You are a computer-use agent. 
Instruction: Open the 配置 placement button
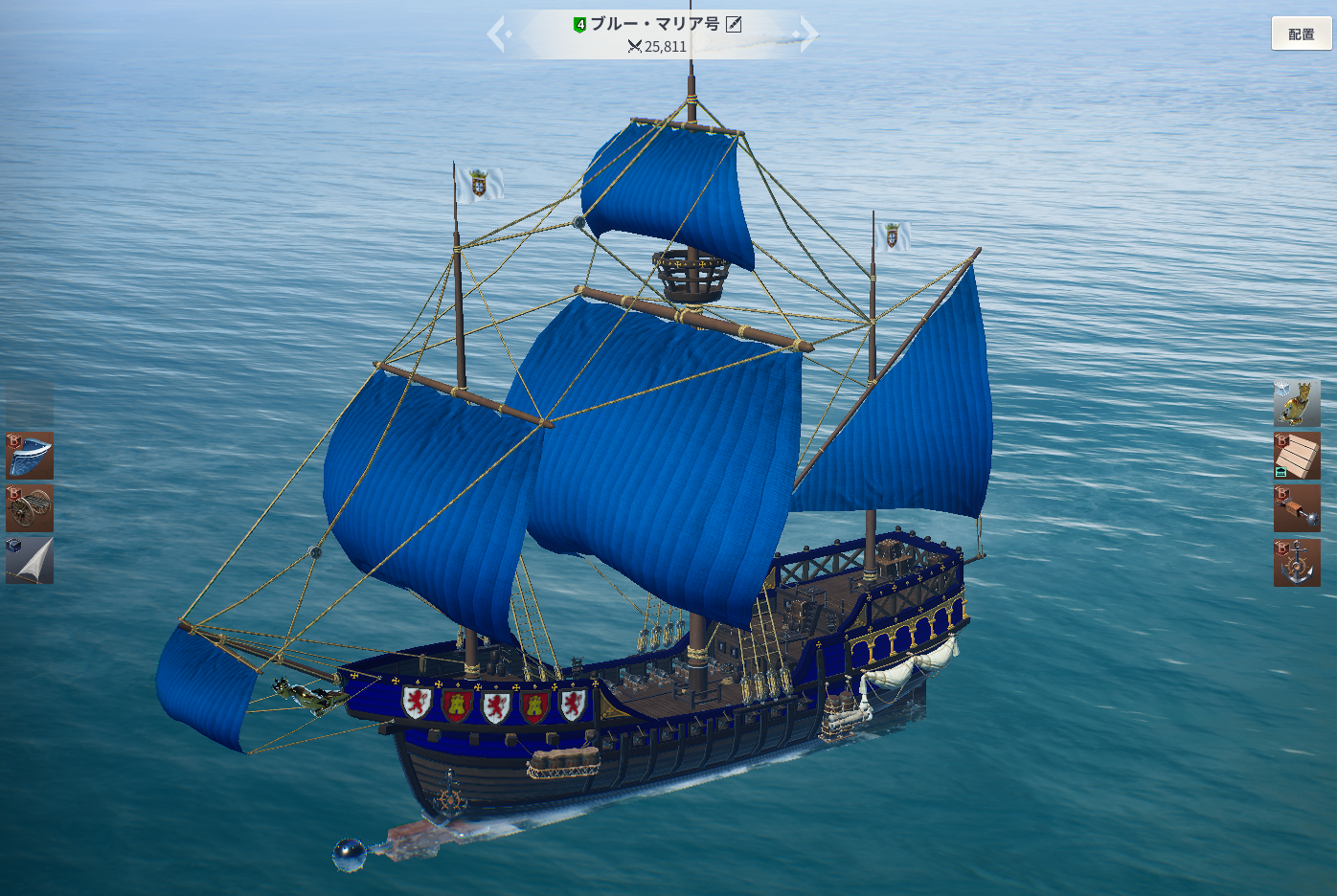tap(1301, 34)
